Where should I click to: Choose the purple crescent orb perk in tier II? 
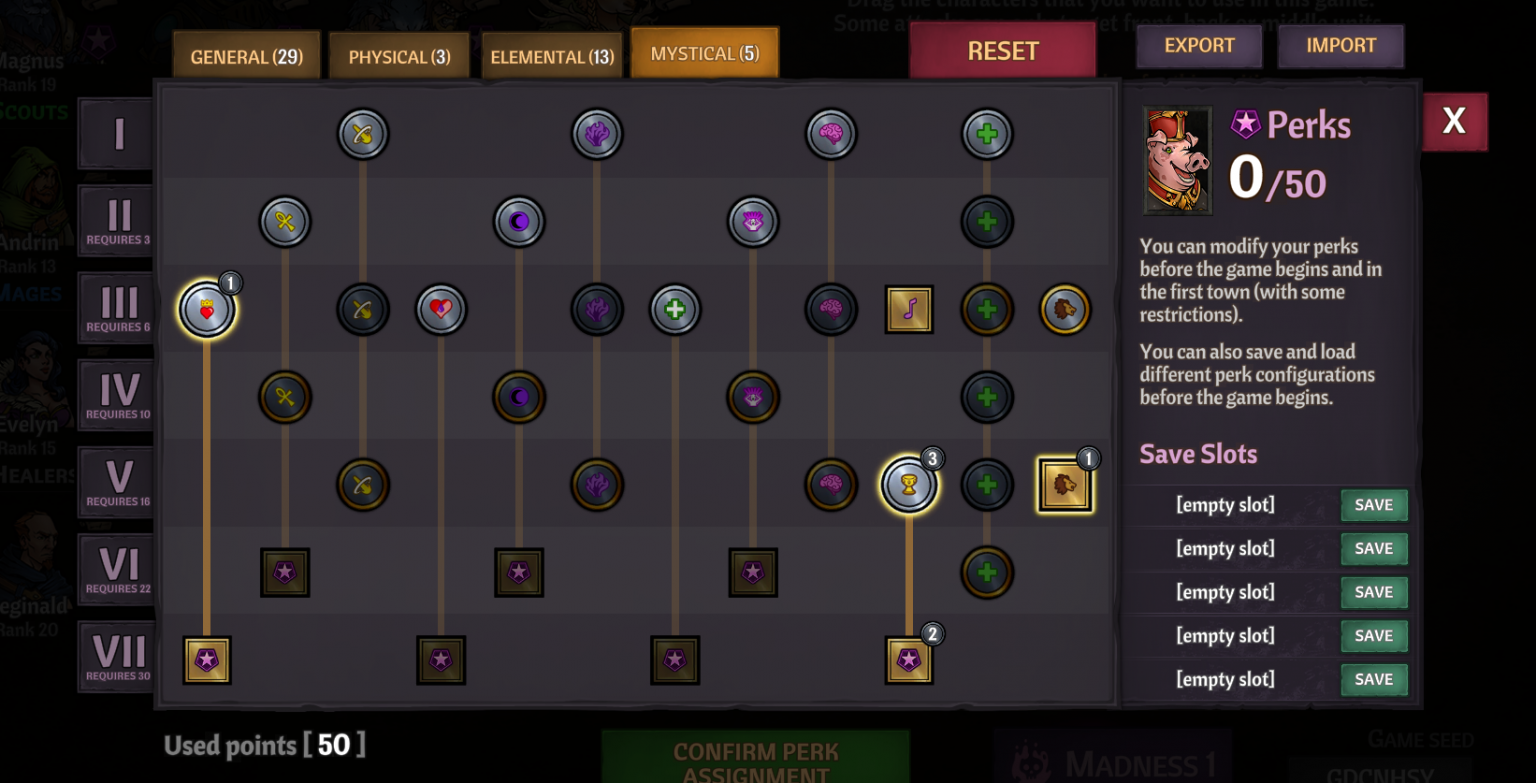click(518, 221)
